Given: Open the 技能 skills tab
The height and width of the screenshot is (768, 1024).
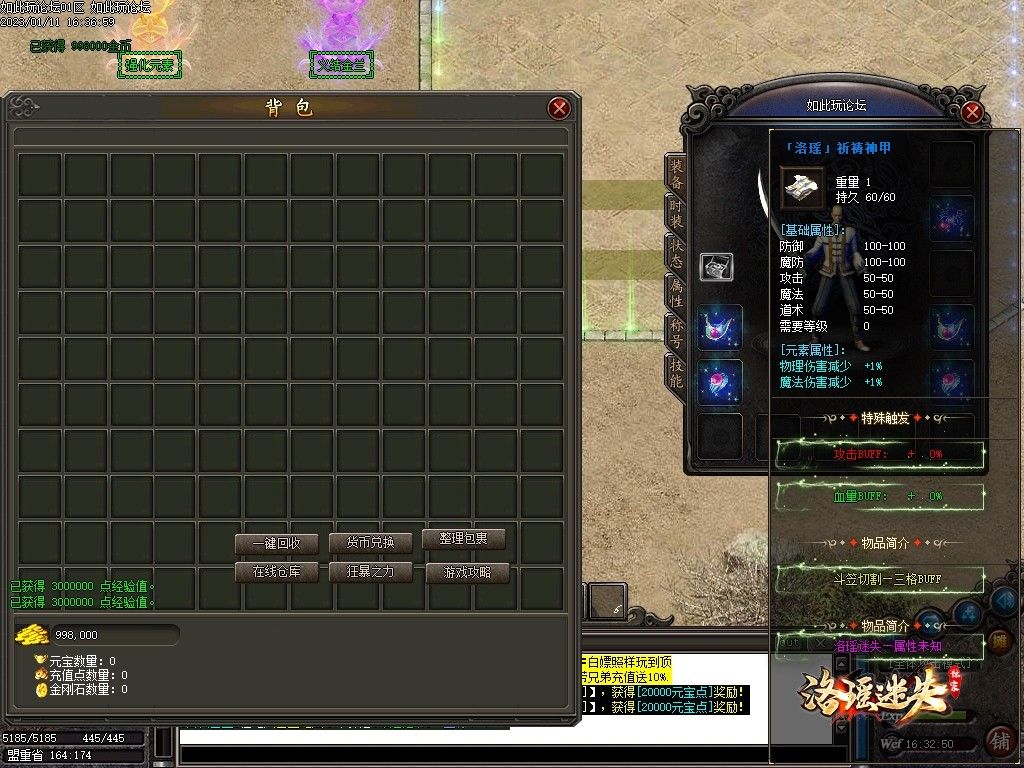Looking at the screenshot, I should click(677, 372).
